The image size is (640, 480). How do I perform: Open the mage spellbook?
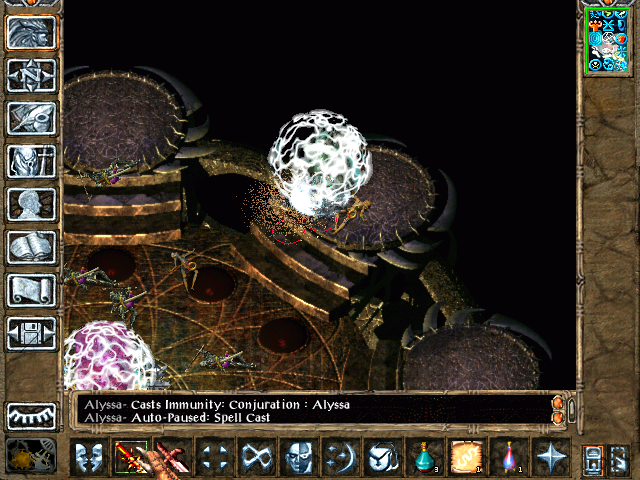[32, 247]
